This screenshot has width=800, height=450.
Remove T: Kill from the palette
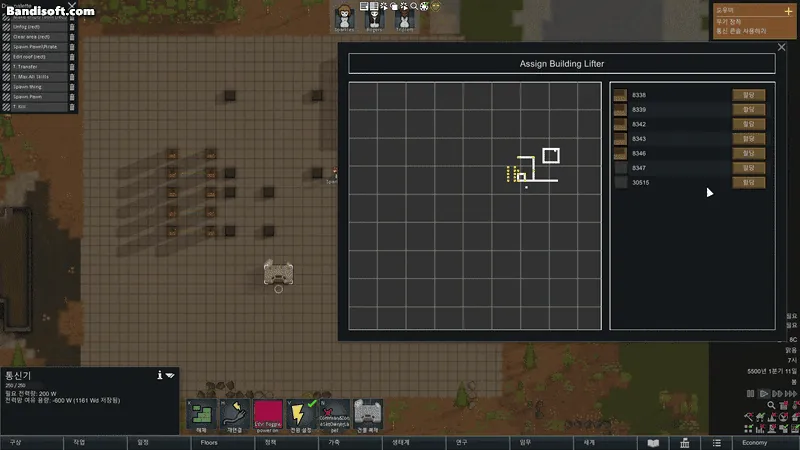pyautogui.click(x=72, y=107)
